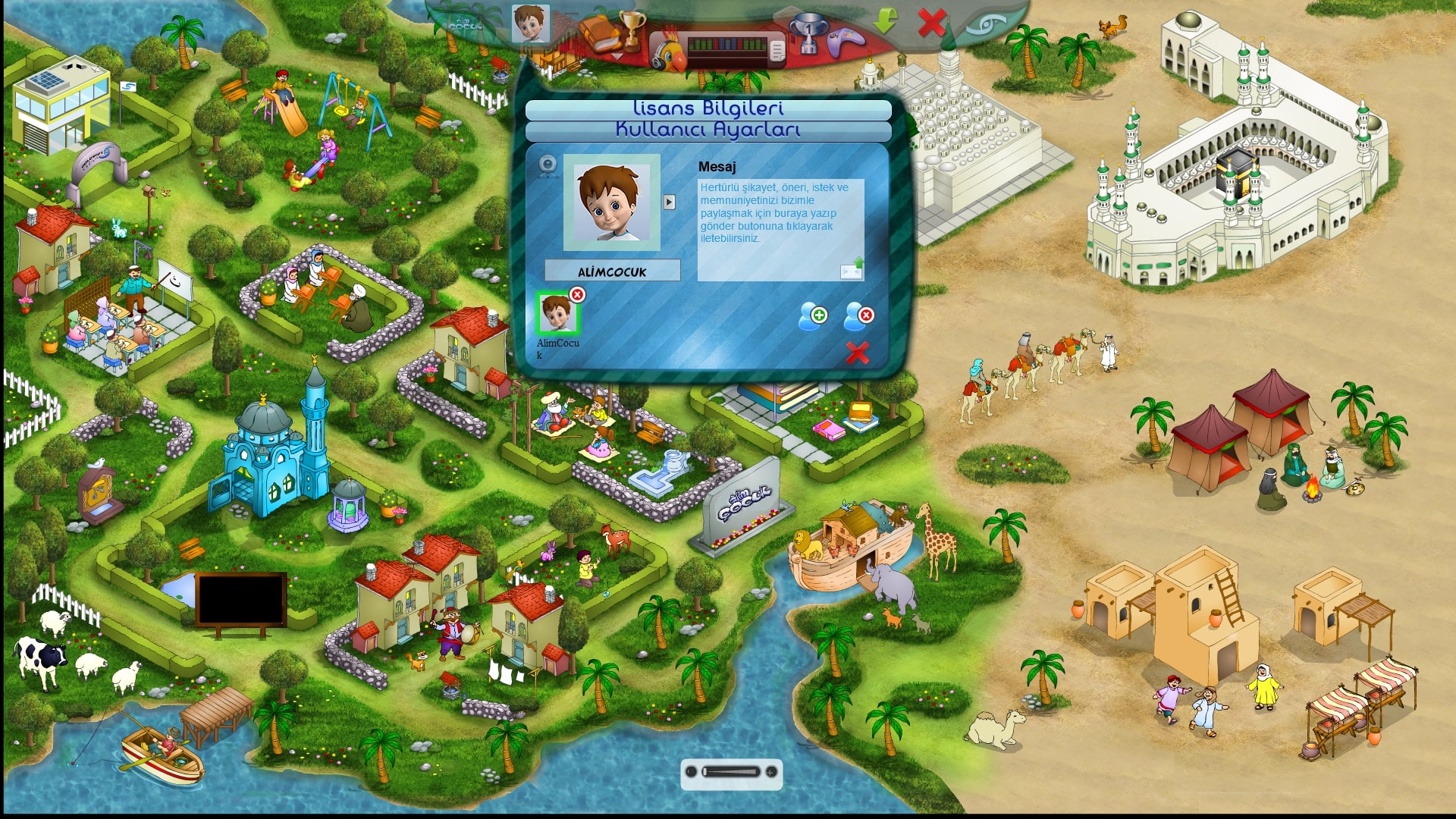
Task: Send the message with the envelope button
Action: 852,269
